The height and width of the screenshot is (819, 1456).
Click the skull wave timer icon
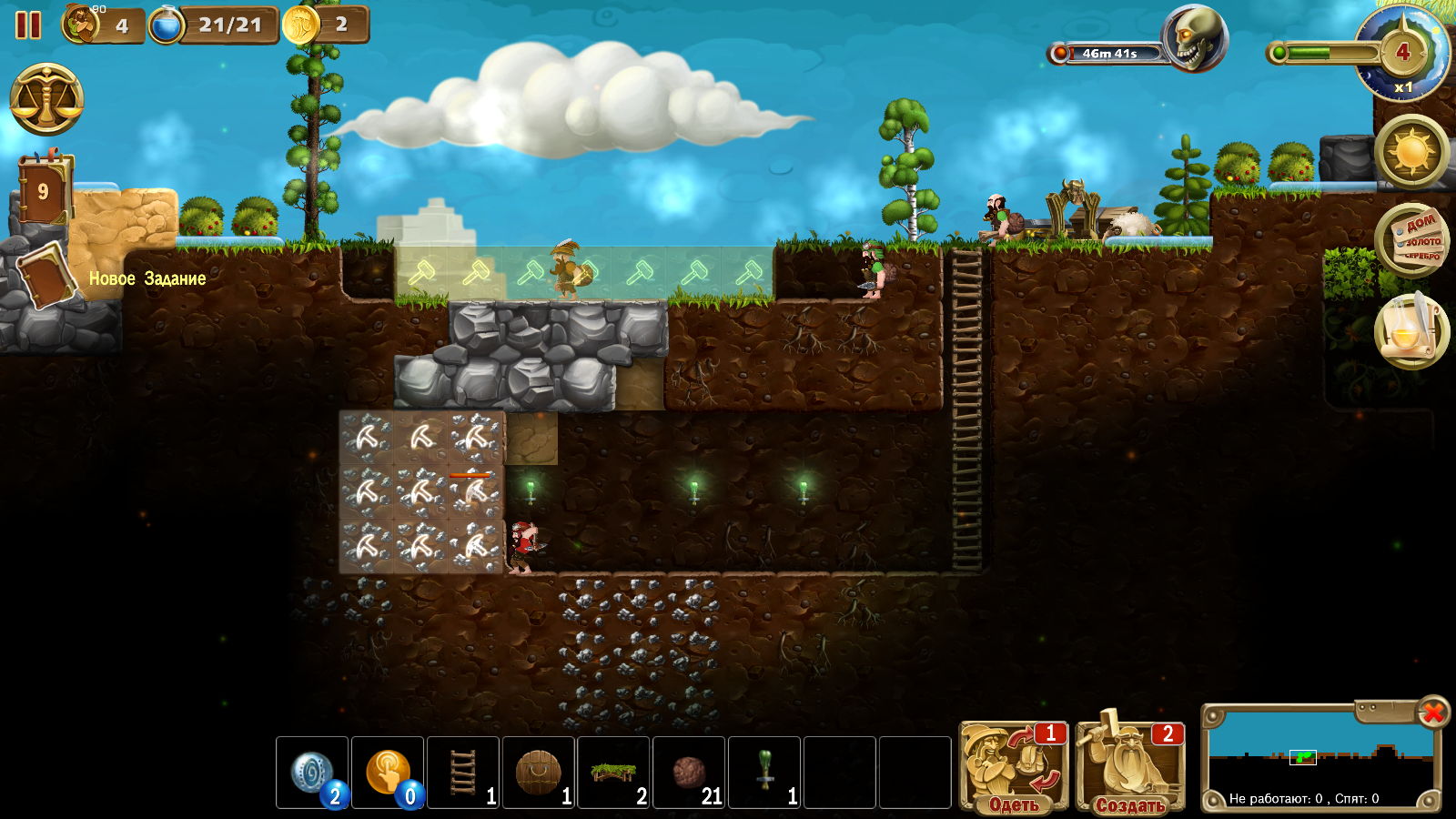[x=1195, y=38]
